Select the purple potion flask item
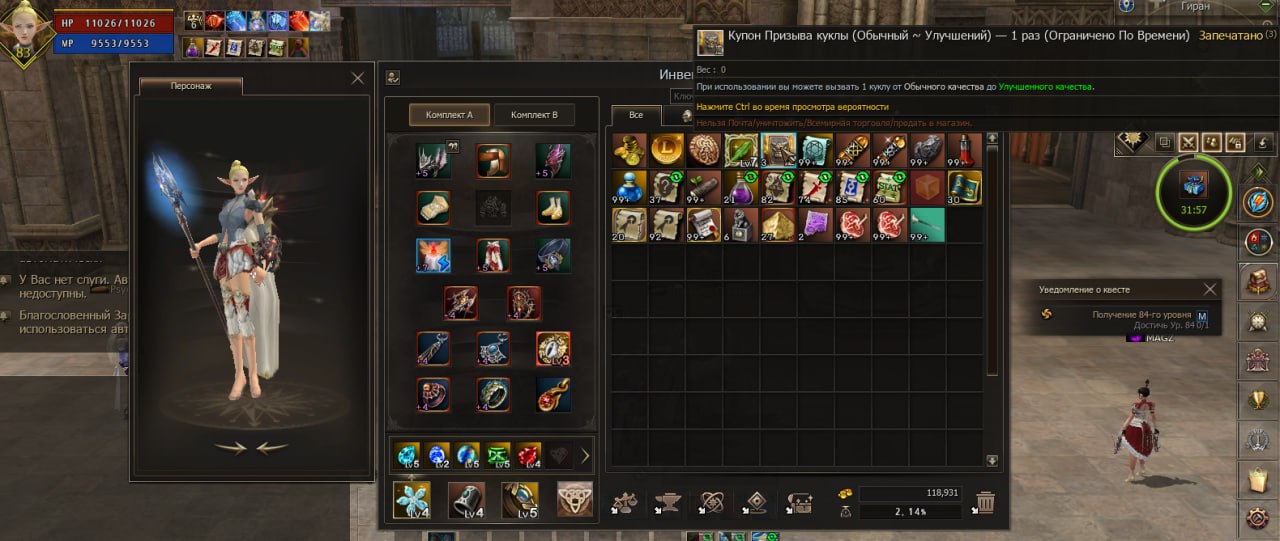Screen dimensions: 1280x541 click(742, 187)
